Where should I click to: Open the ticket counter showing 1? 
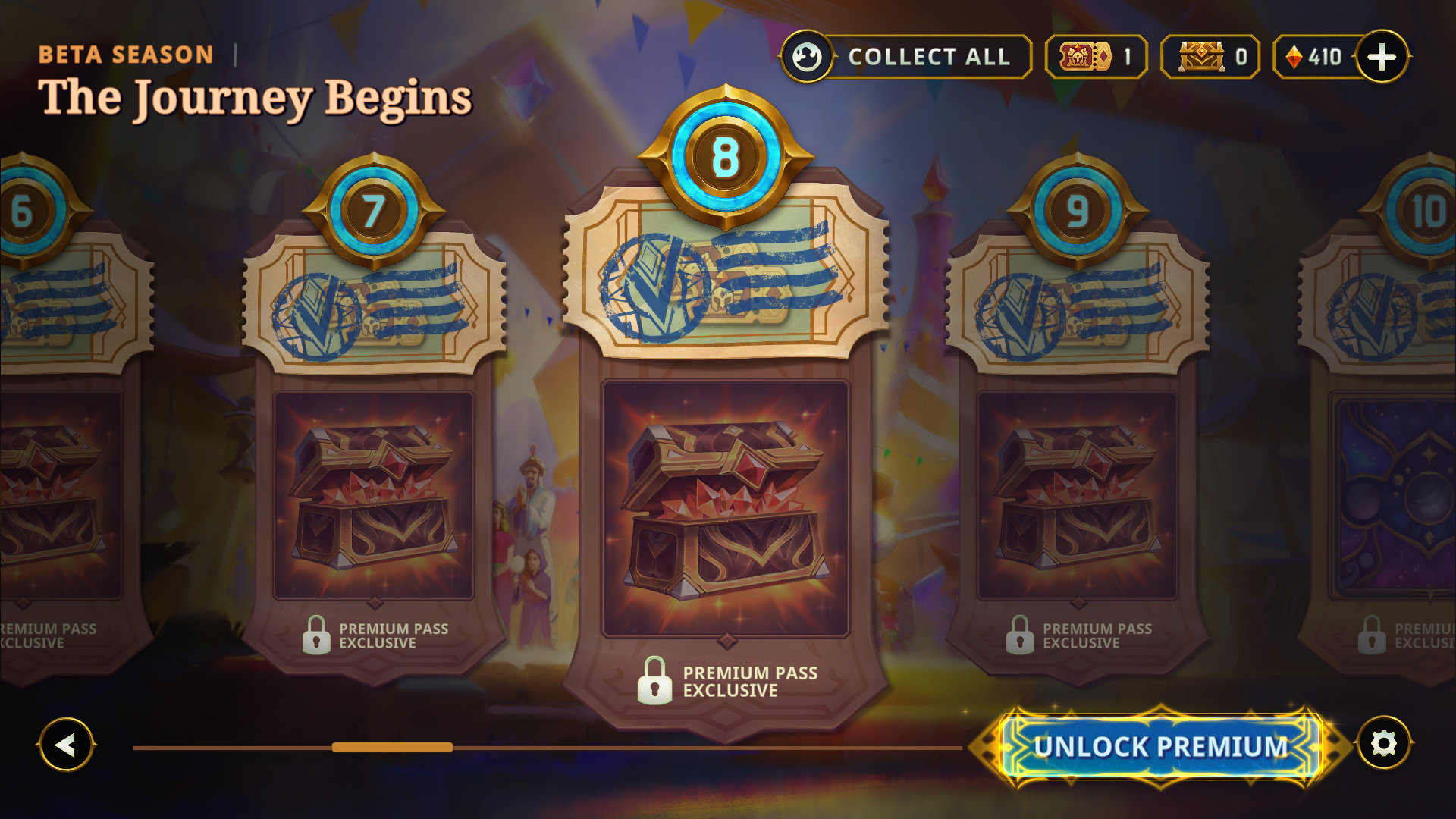[x=1096, y=57]
